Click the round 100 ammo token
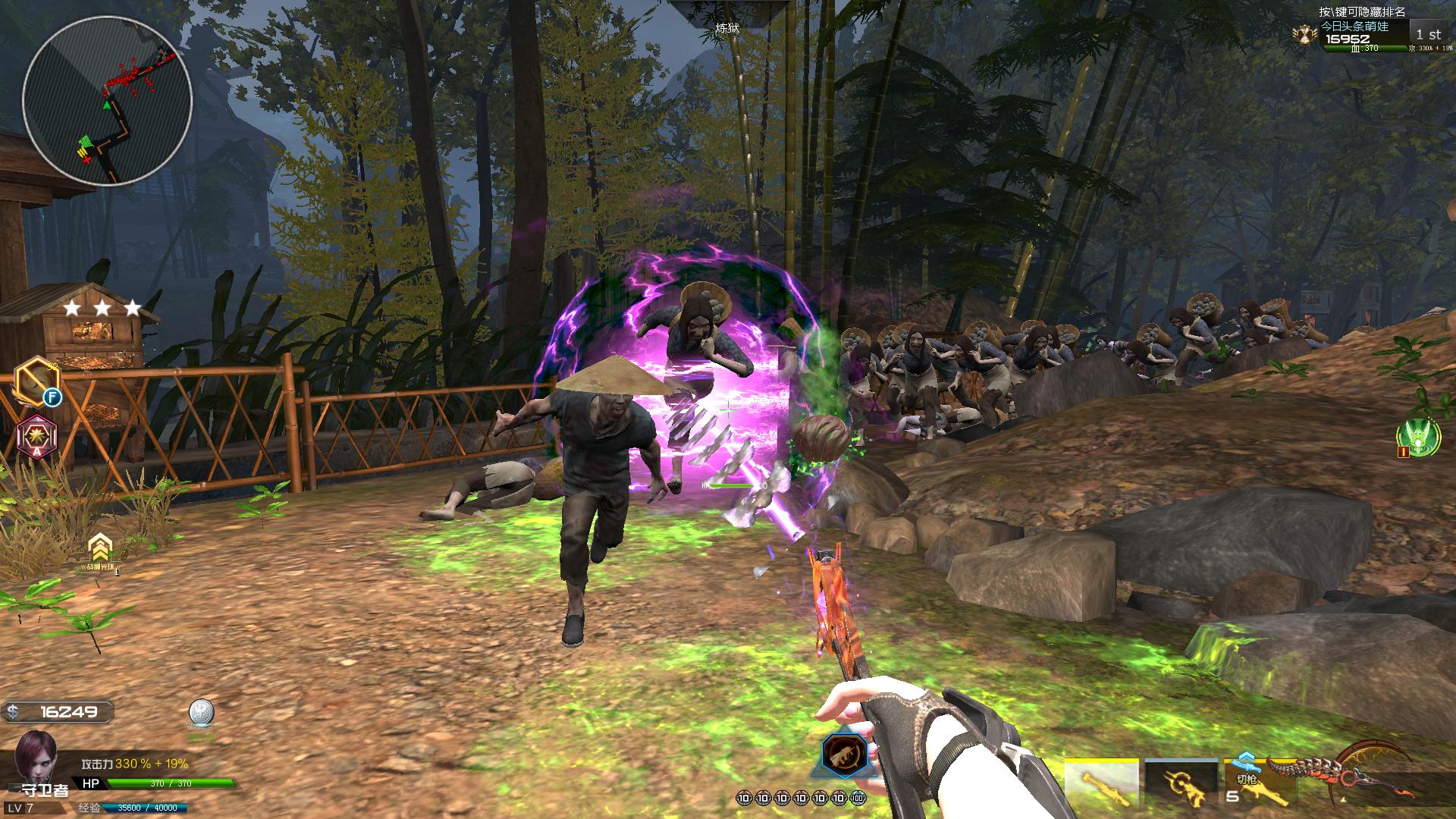 tap(858, 798)
